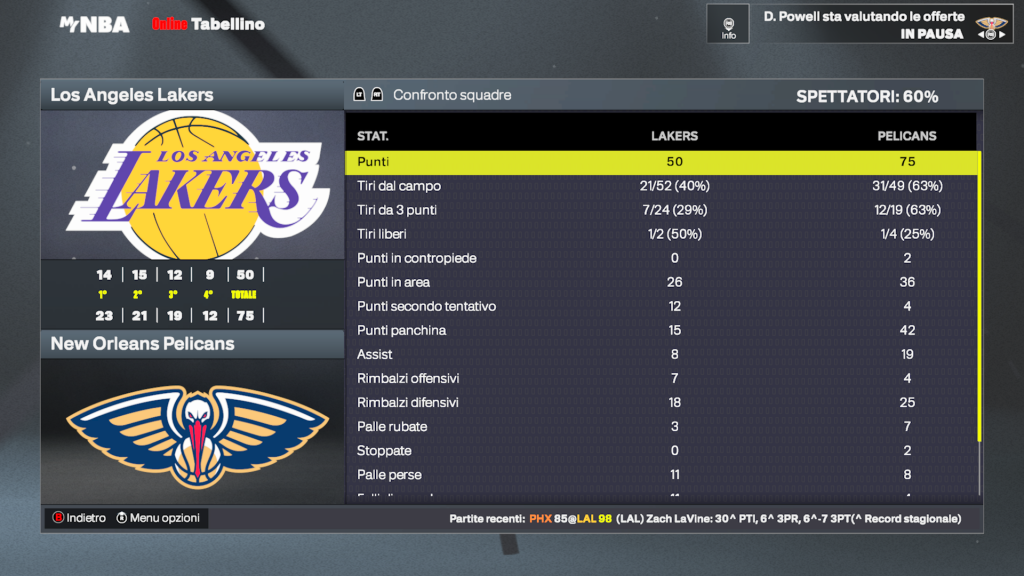Select the Stoppate stat row
1024x576 pixels.
(661, 450)
